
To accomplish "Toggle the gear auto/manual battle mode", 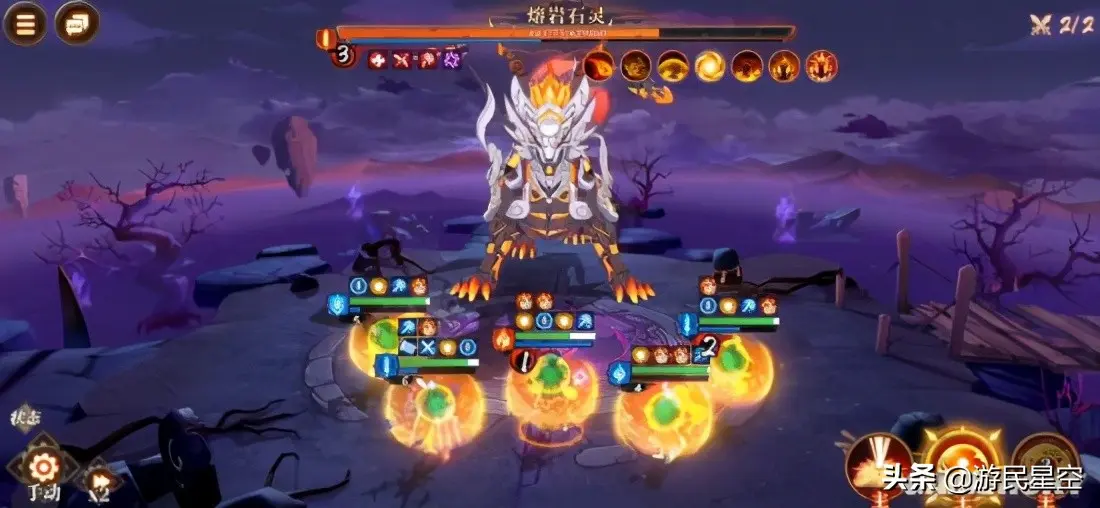I will (42, 467).
